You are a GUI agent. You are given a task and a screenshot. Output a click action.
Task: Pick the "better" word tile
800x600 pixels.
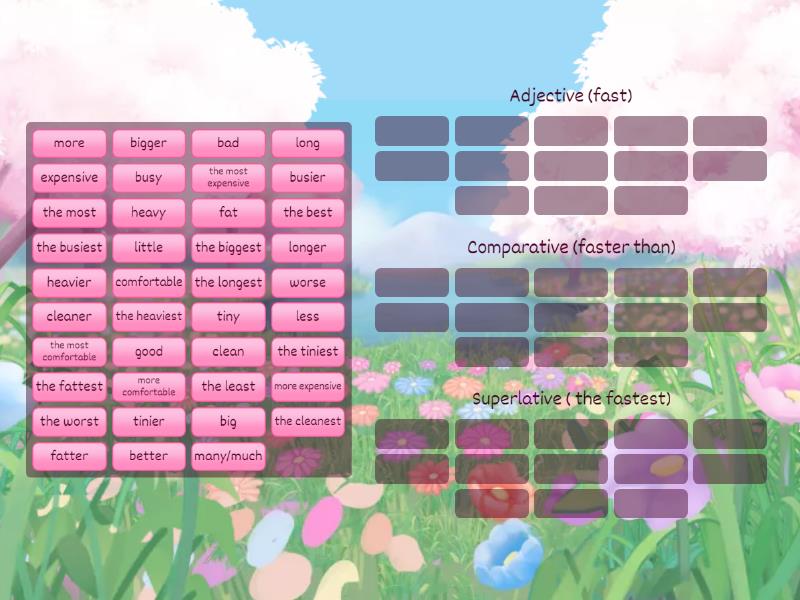click(x=149, y=456)
